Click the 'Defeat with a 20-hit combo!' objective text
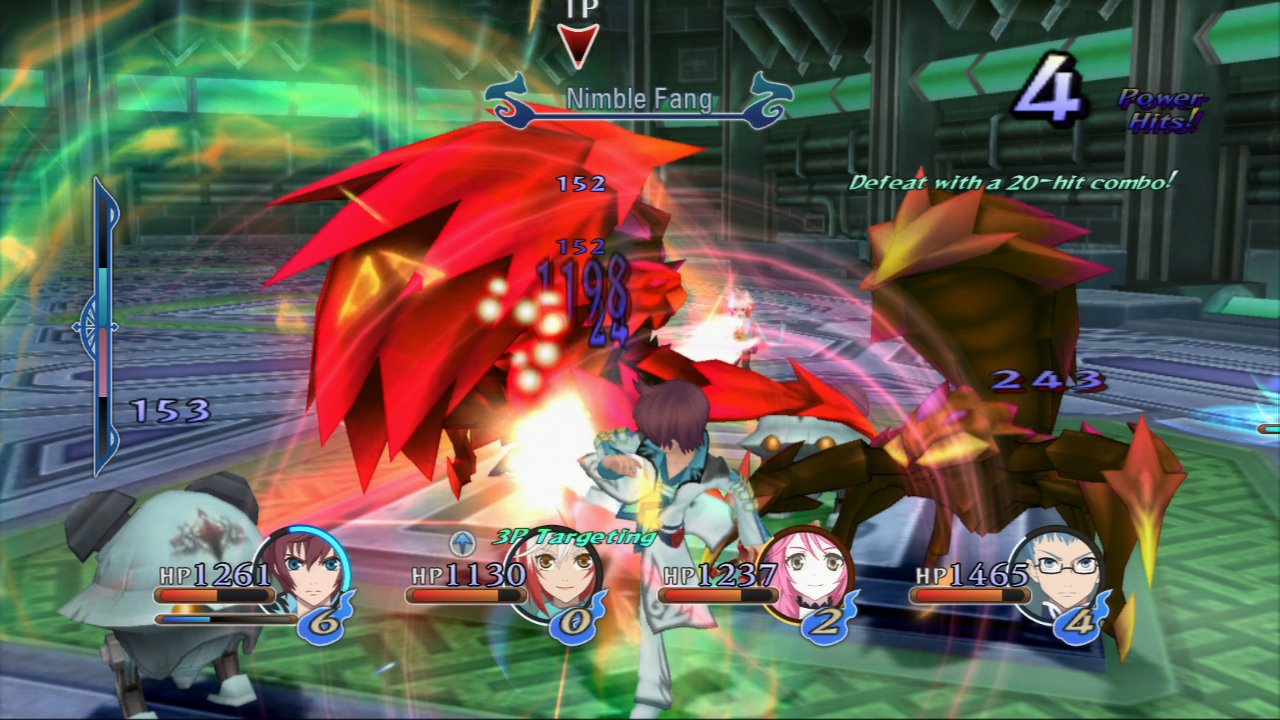1280x720 pixels. [x=1013, y=182]
